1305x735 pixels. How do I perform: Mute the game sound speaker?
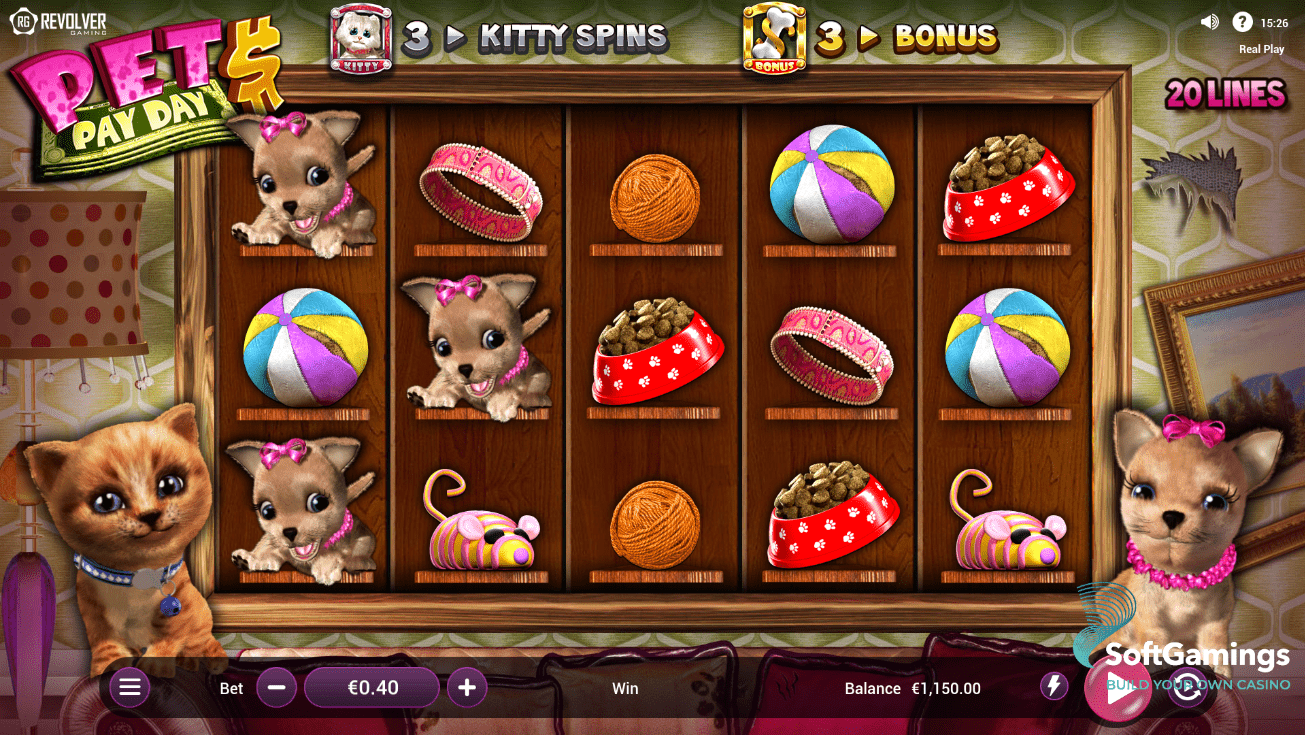[x=1208, y=20]
